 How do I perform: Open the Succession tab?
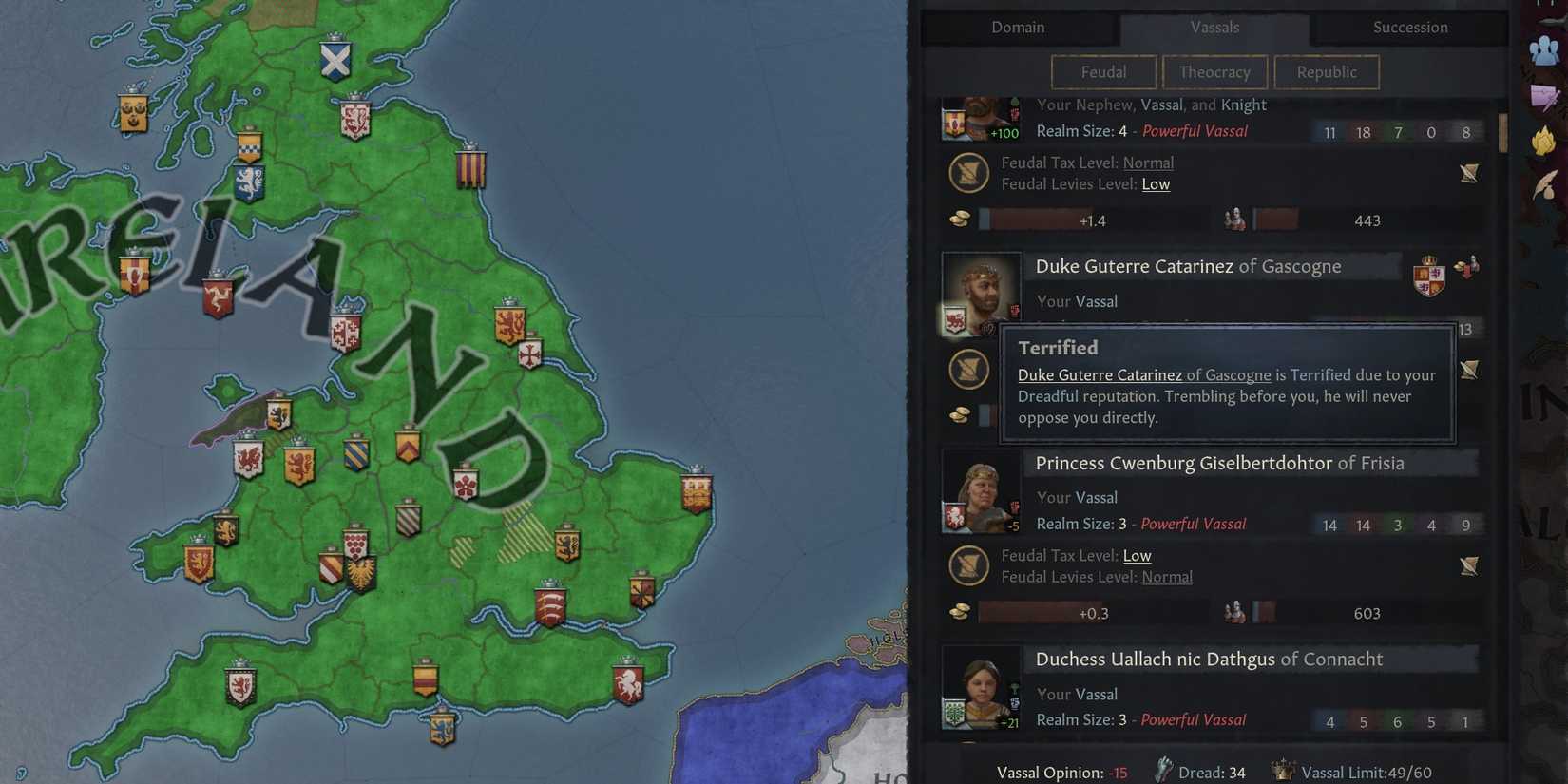(x=1409, y=28)
